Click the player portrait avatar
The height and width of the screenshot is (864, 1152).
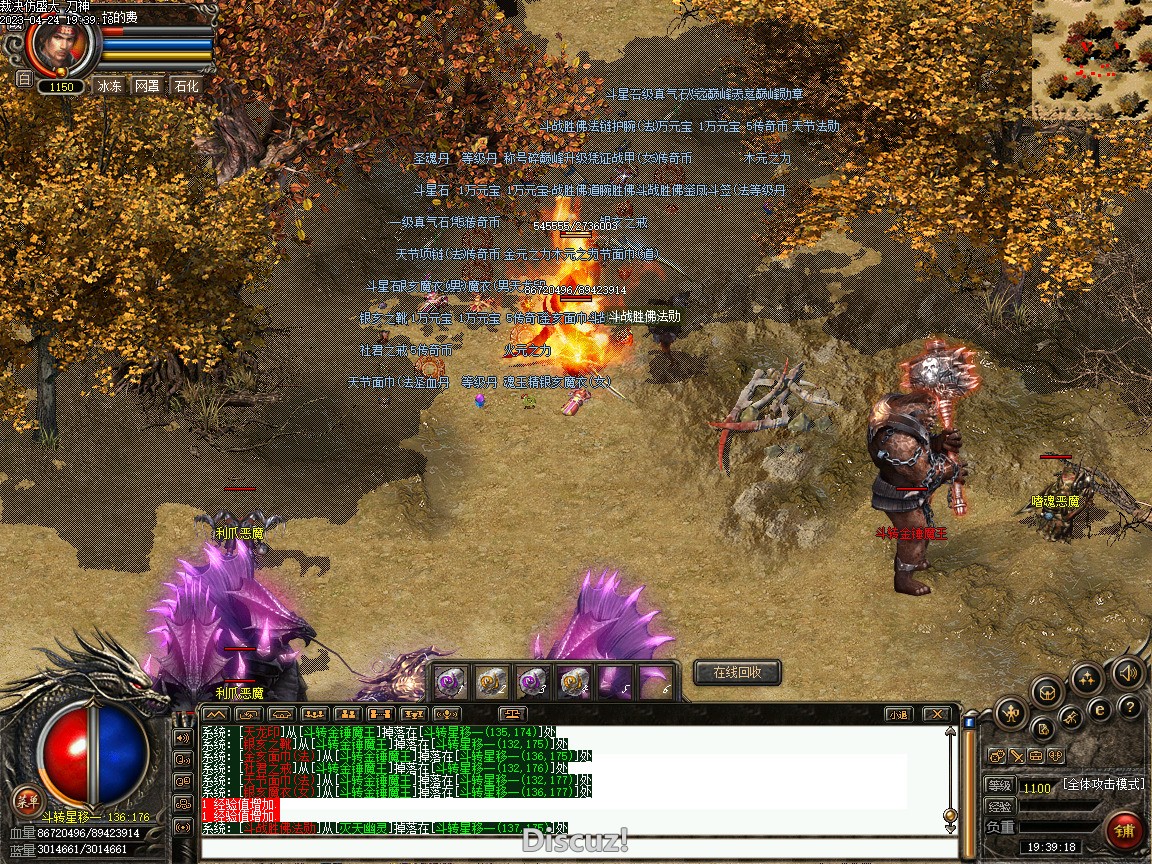click(x=62, y=45)
